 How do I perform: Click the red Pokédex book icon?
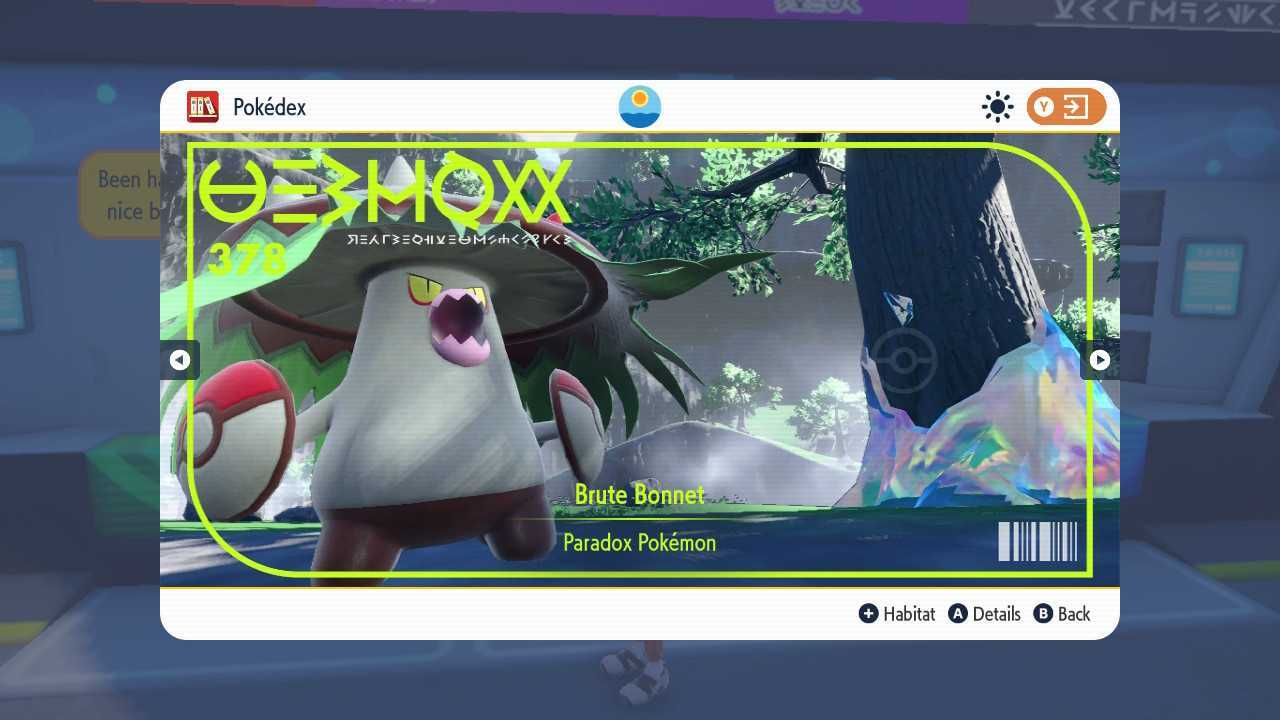(x=202, y=107)
